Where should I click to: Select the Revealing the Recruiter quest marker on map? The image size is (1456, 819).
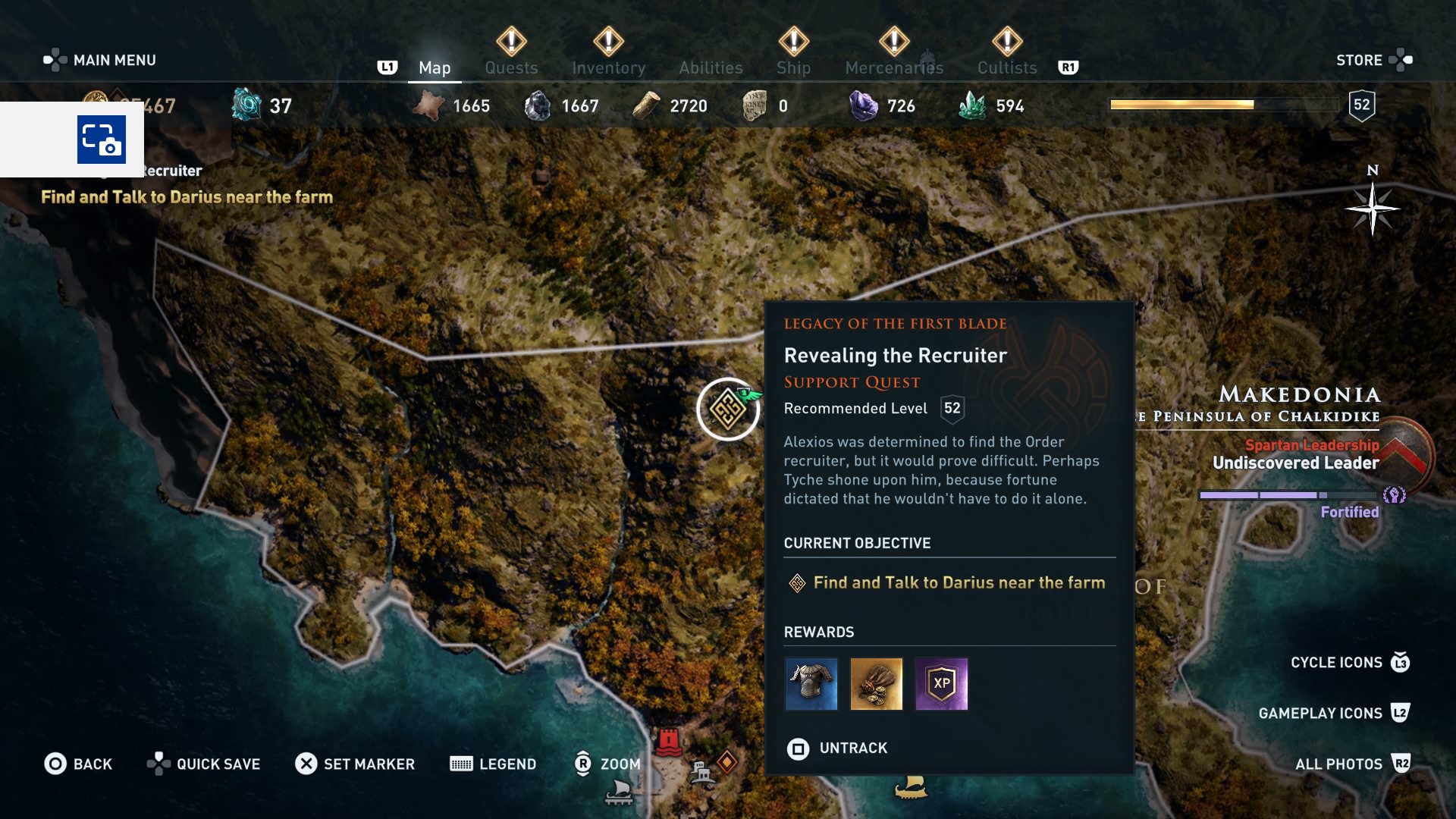coord(728,409)
